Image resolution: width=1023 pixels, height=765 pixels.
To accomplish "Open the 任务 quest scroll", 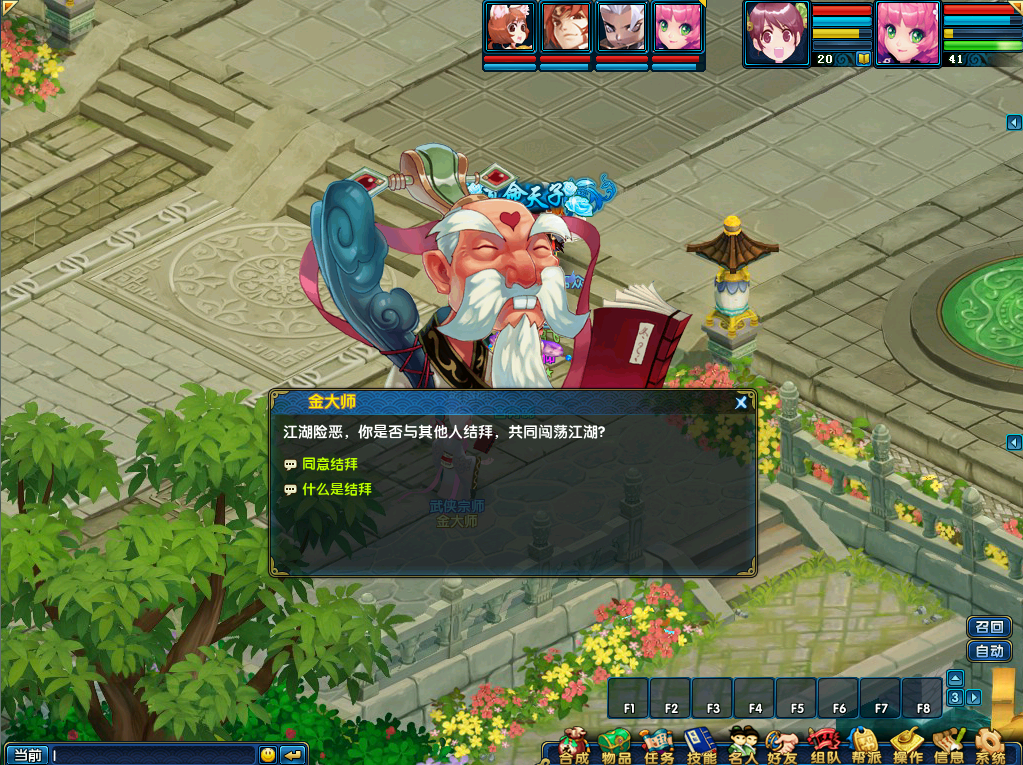I will pos(658,746).
